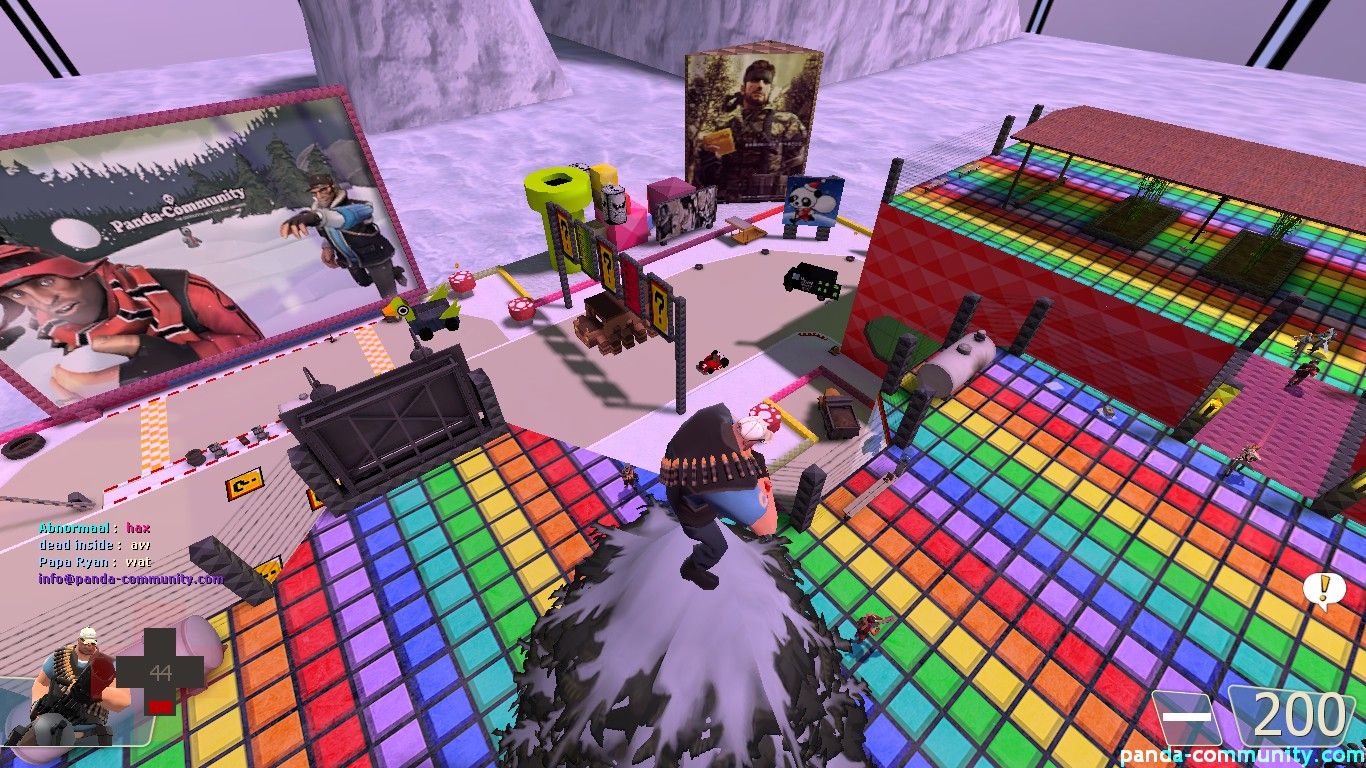Click Papa Ryan's "wat" chat message
The width and height of the screenshot is (1366, 768).
point(138,562)
